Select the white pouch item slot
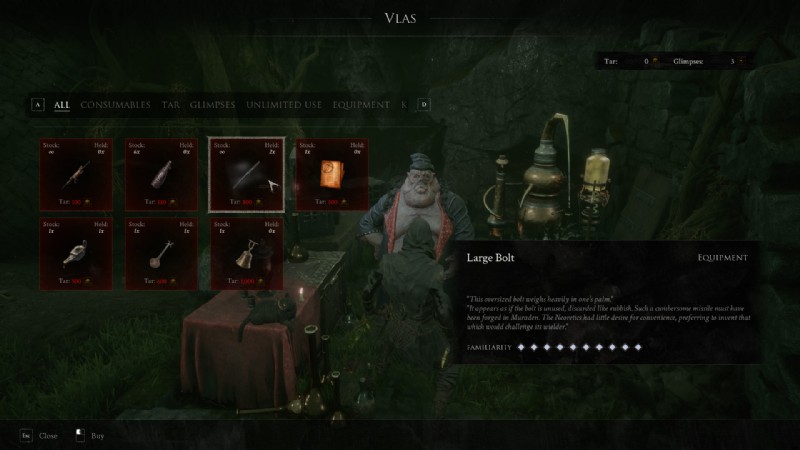 coord(76,253)
